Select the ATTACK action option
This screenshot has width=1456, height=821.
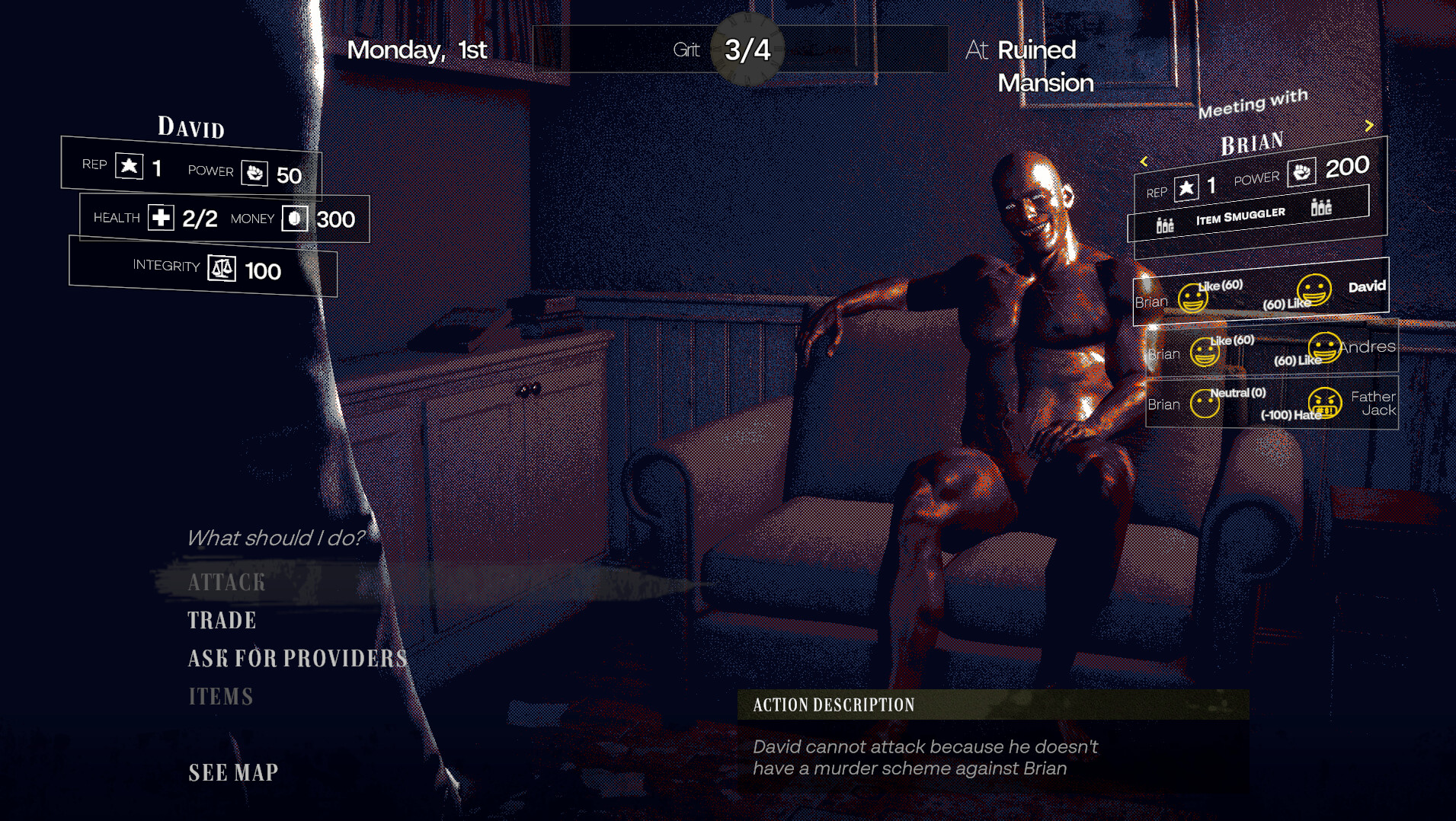pyautogui.click(x=226, y=583)
